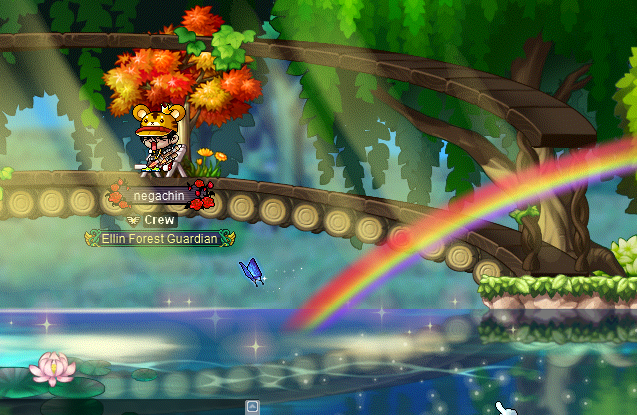Click the small square button at the bottom edge

point(253,406)
